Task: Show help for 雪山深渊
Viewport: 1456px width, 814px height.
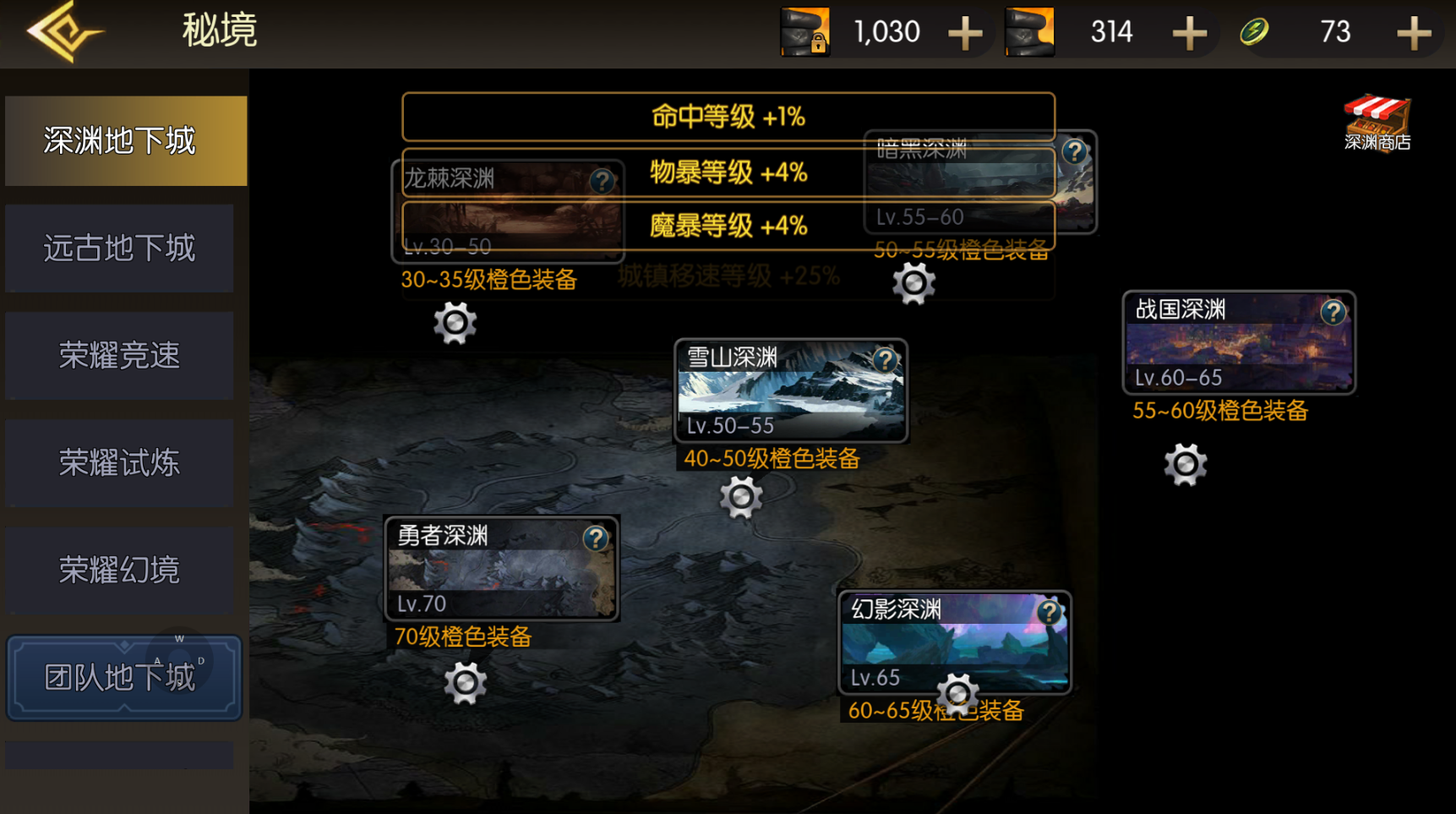Action: point(885,361)
